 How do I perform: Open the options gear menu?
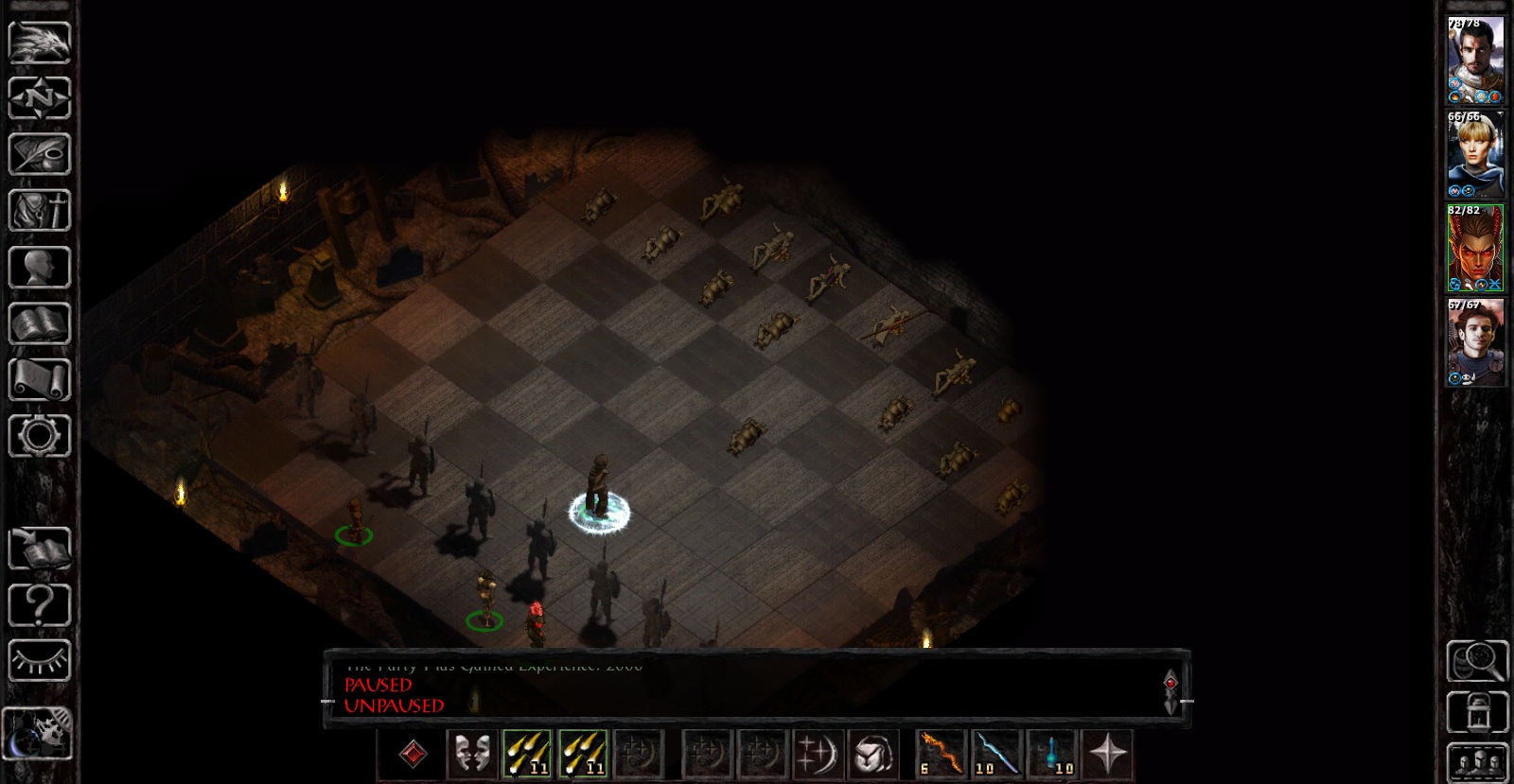coord(40,436)
